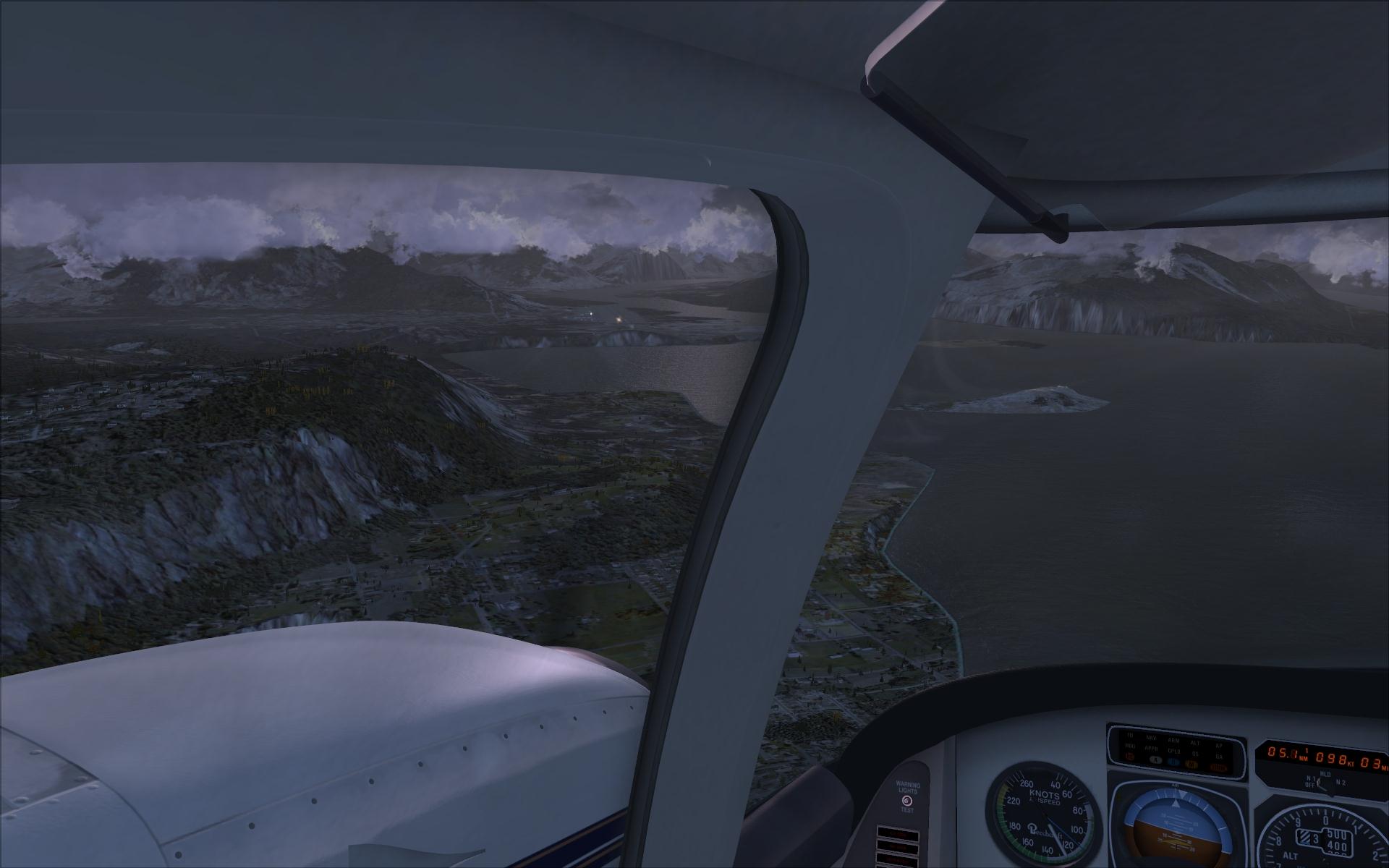Turn the DME N1/HLD/N2 selector knob
The width and height of the screenshot is (1389, 868).
1325,785
